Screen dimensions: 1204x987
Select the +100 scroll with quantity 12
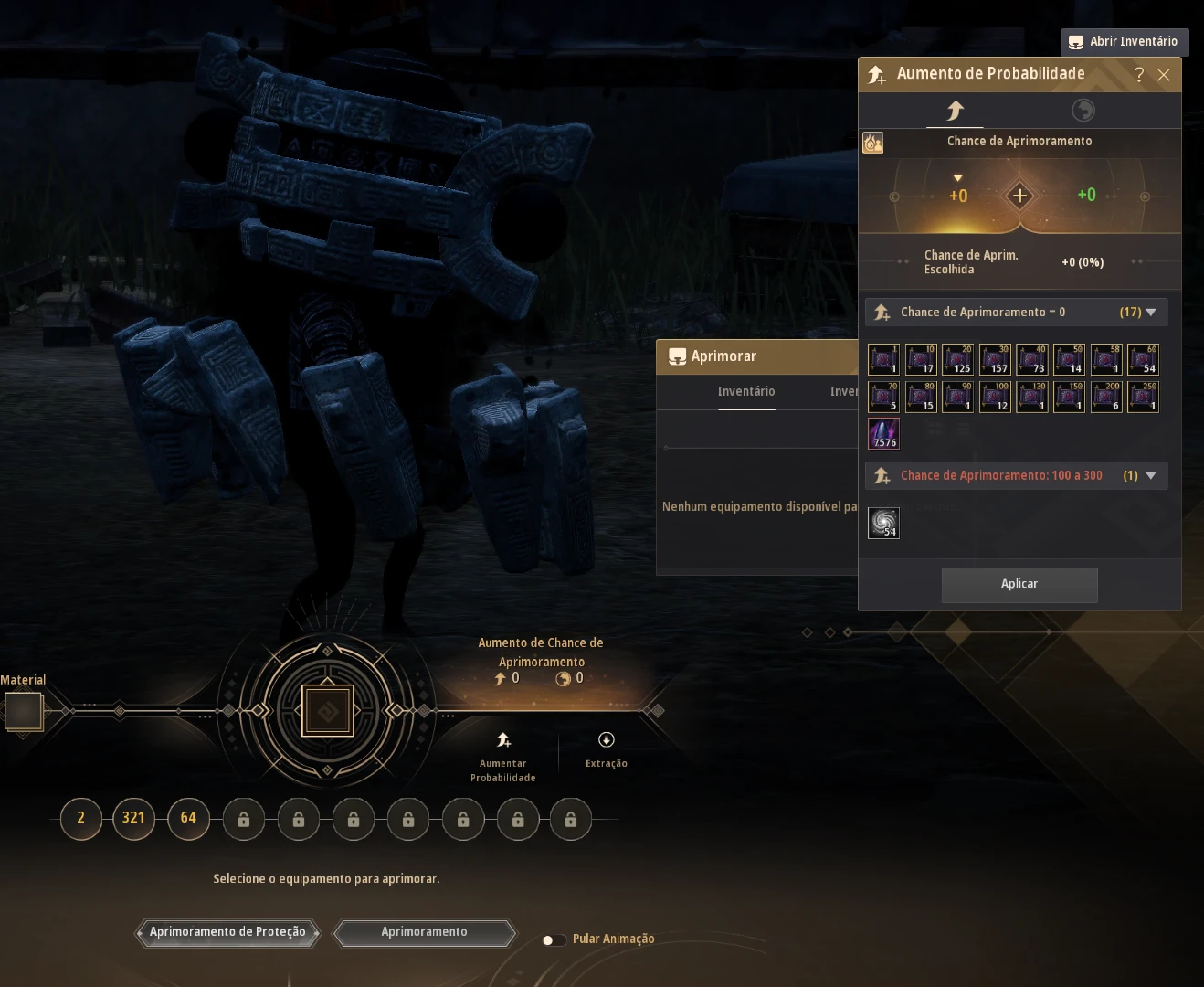coord(995,397)
